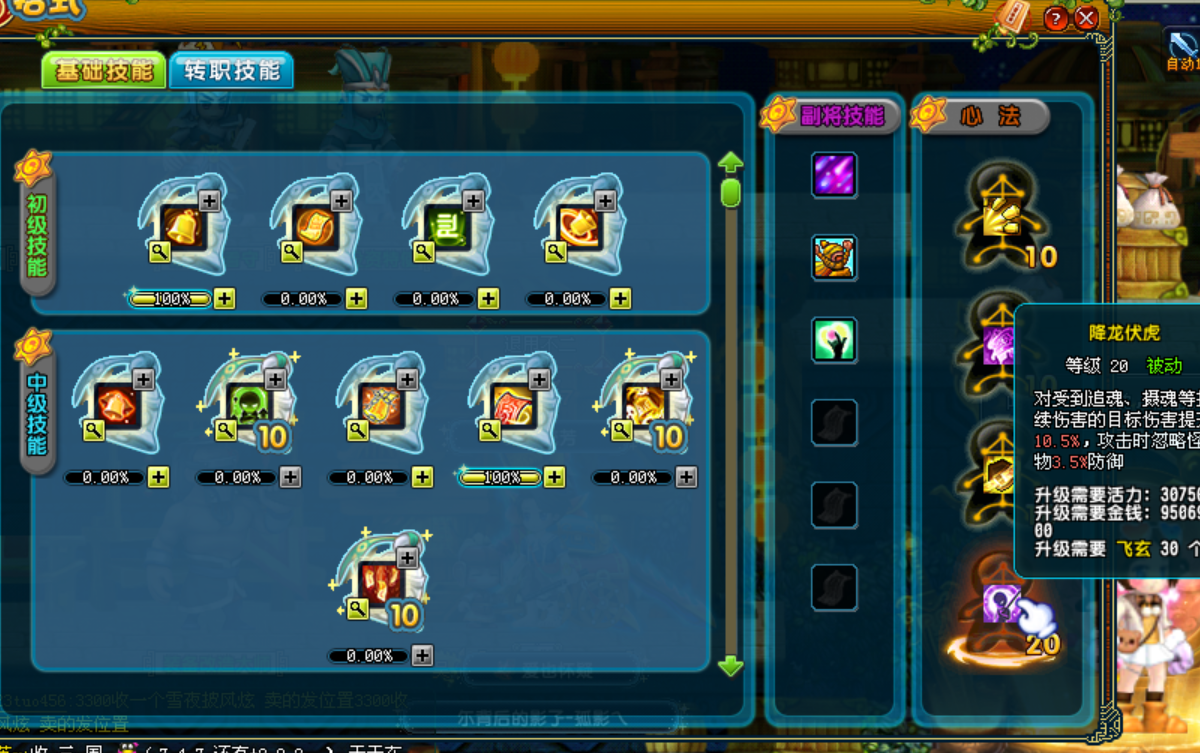Click the green up arrow on the skill list
Image resolution: width=1200 pixels, height=753 pixels.
pyautogui.click(x=731, y=162)
